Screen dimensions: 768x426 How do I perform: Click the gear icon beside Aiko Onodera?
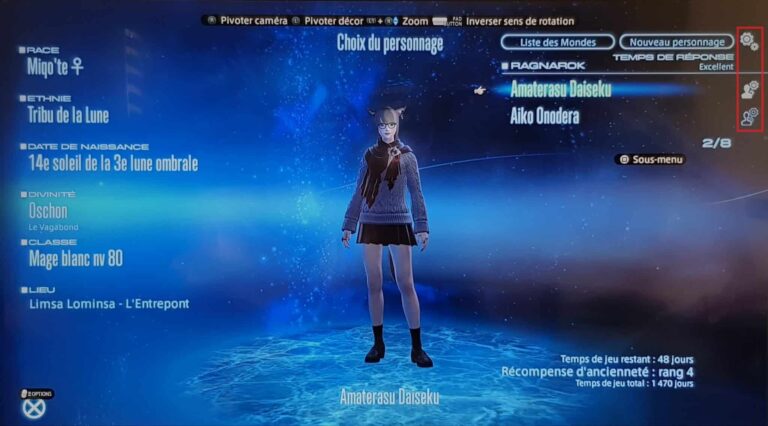tap(749, 117)
